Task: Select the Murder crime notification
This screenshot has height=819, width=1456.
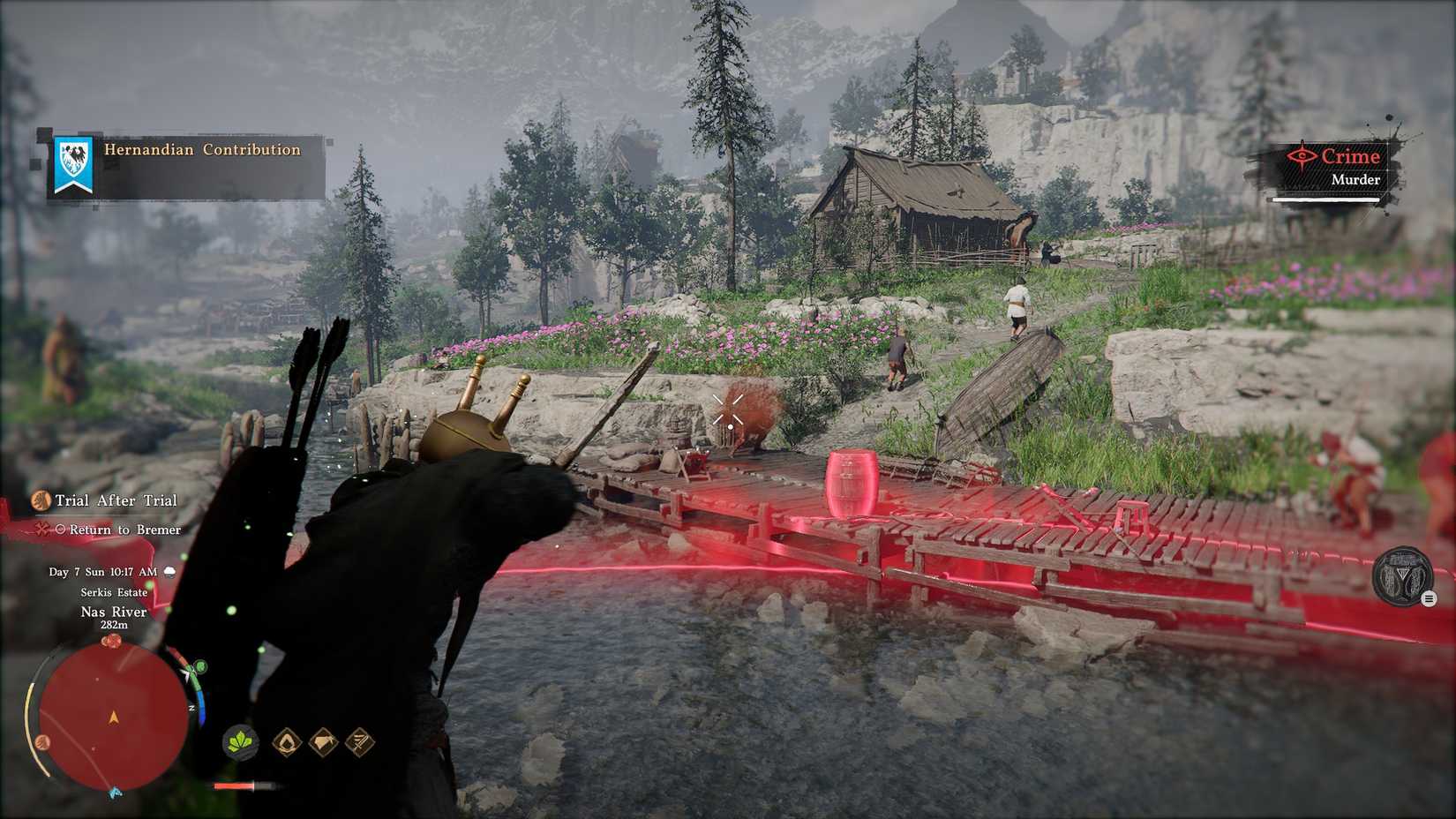Action: (x=1356, y=179)
